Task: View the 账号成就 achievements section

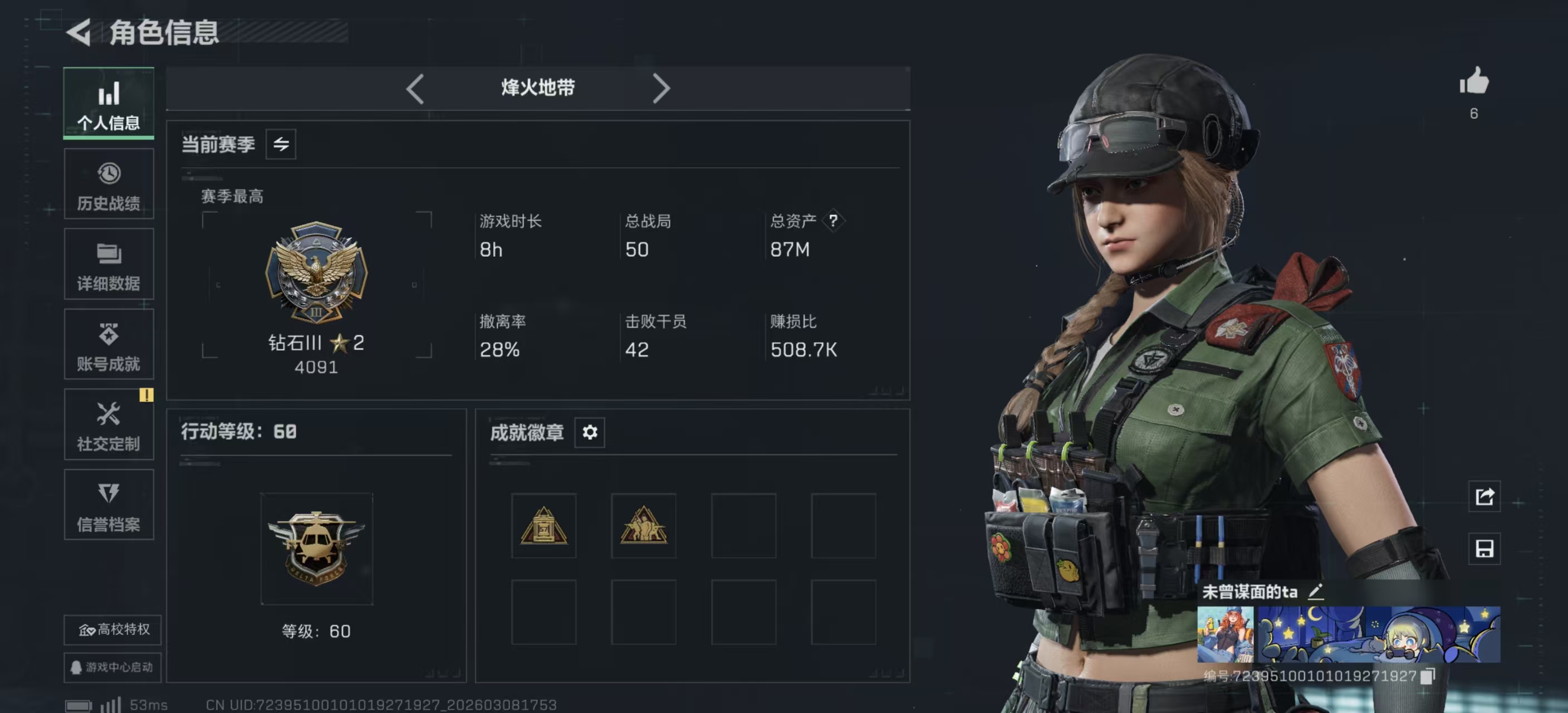Action: point(109,345)
